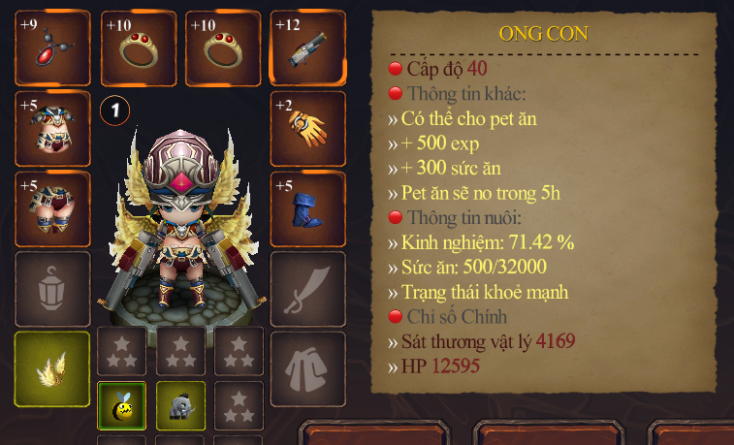Pick the grey rhino item slot

pos(181,405)
